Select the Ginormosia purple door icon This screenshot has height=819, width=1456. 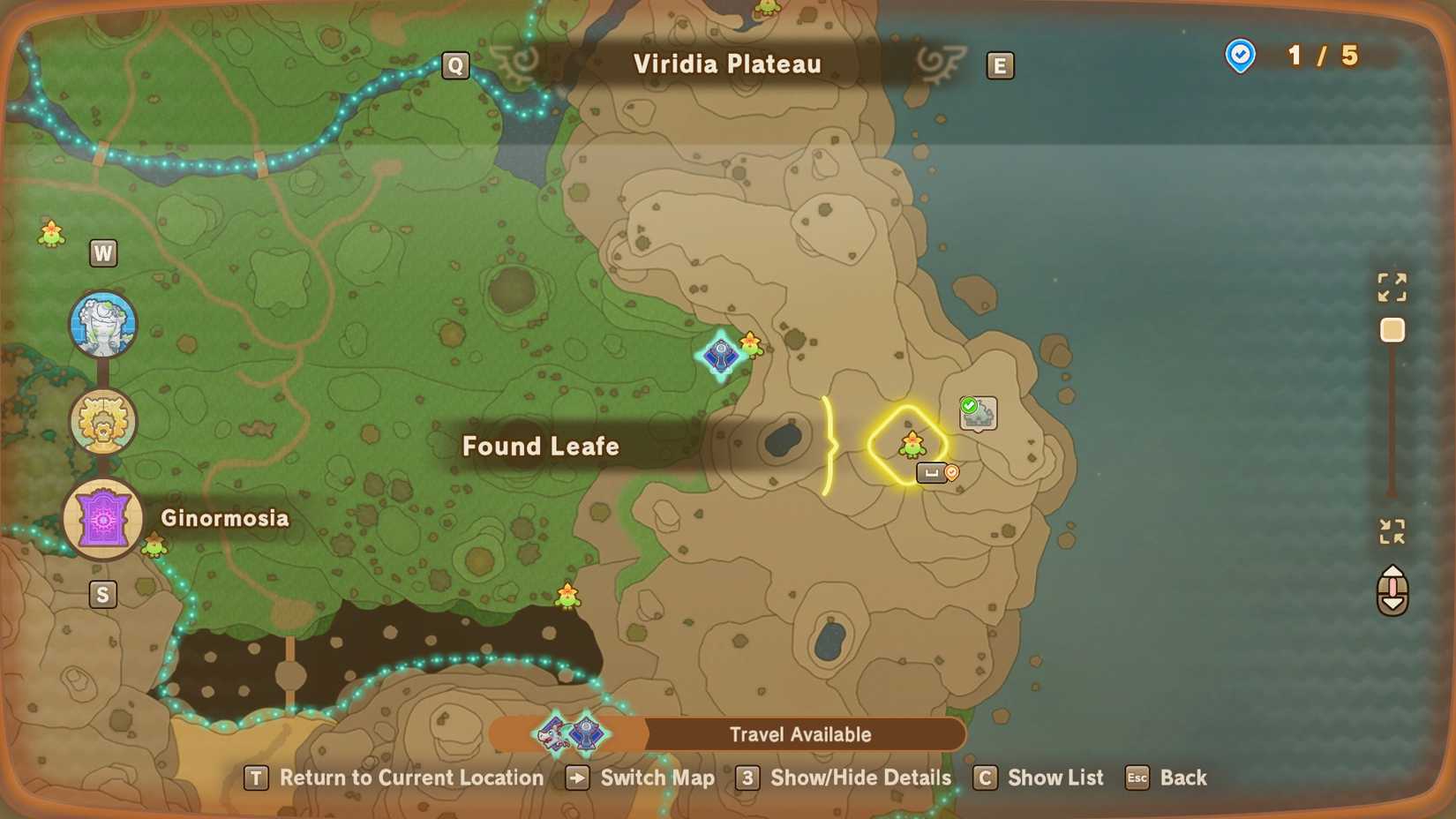102,519
